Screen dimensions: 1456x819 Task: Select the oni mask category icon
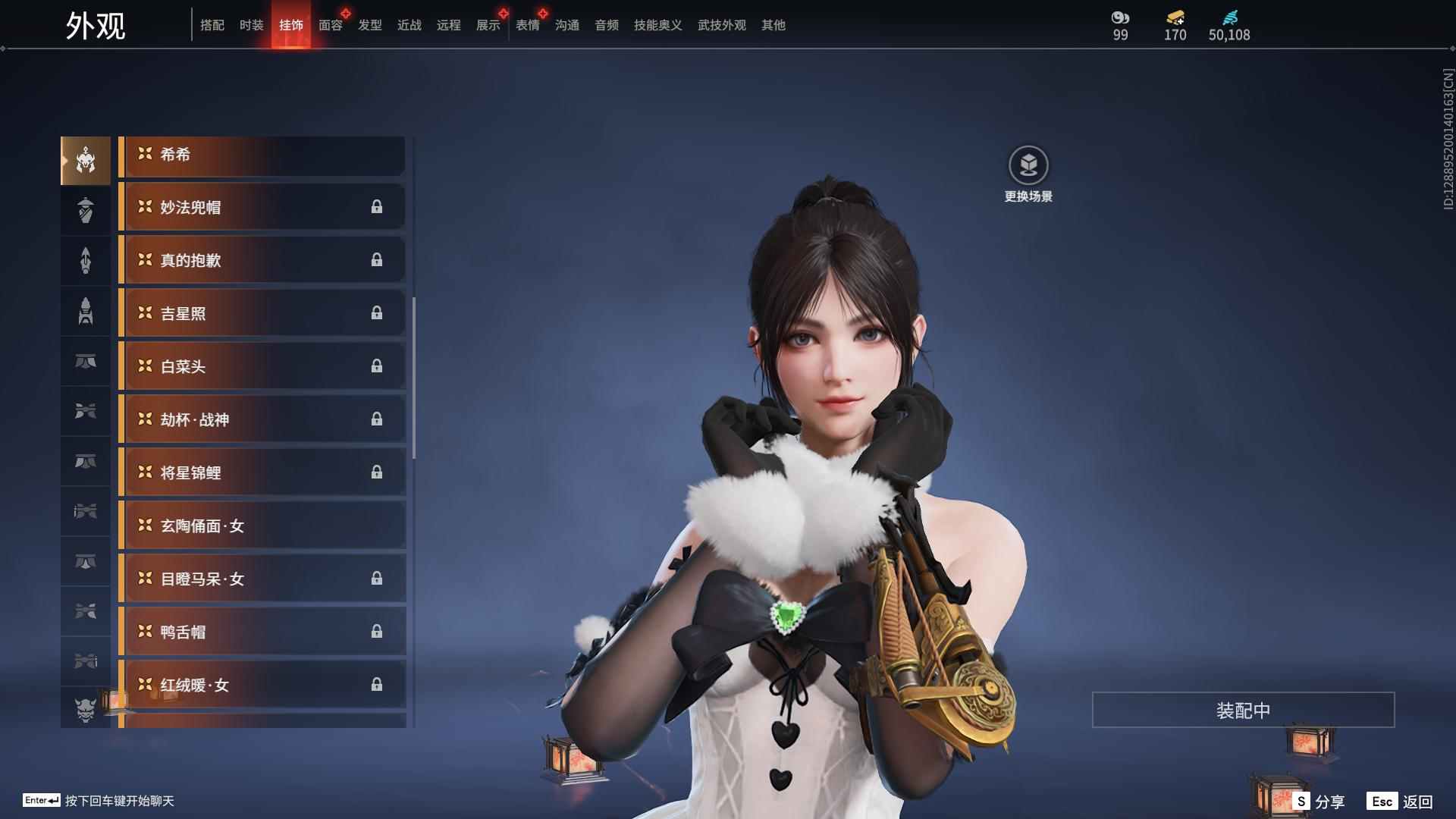86,709
